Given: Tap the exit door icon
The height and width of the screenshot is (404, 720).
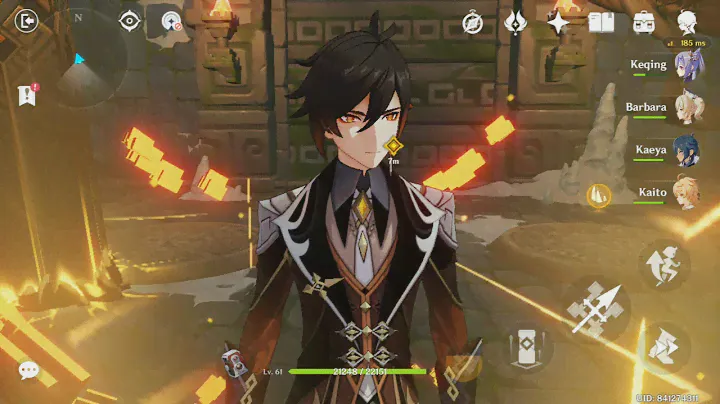Looking at the screenshot, I should point(27,21).
